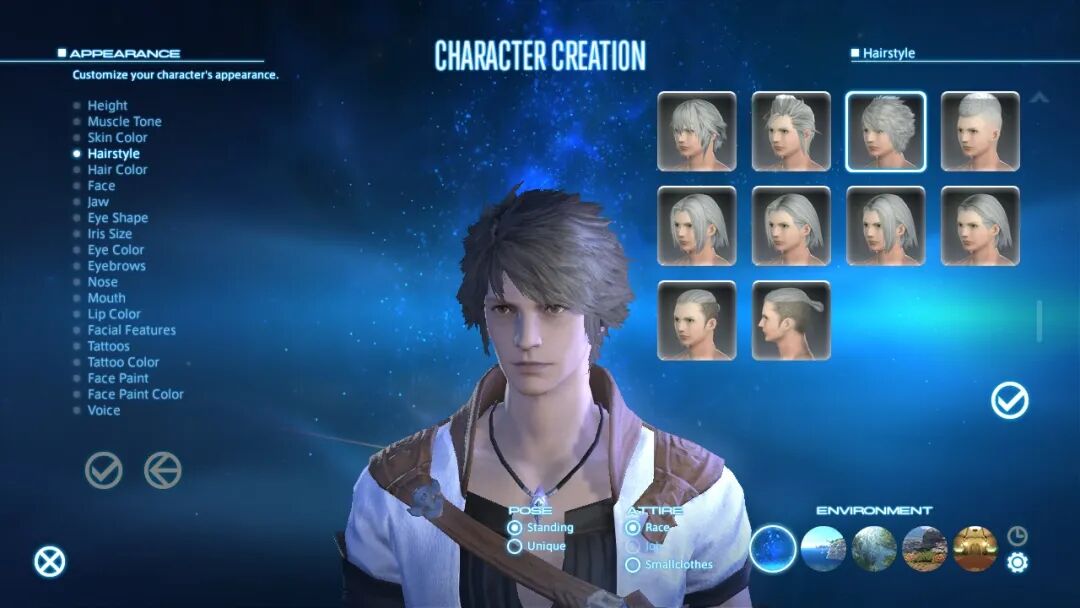Screen dimensions: 1080x608
Task: Select the starry space environment
Action: pos(773,549)
